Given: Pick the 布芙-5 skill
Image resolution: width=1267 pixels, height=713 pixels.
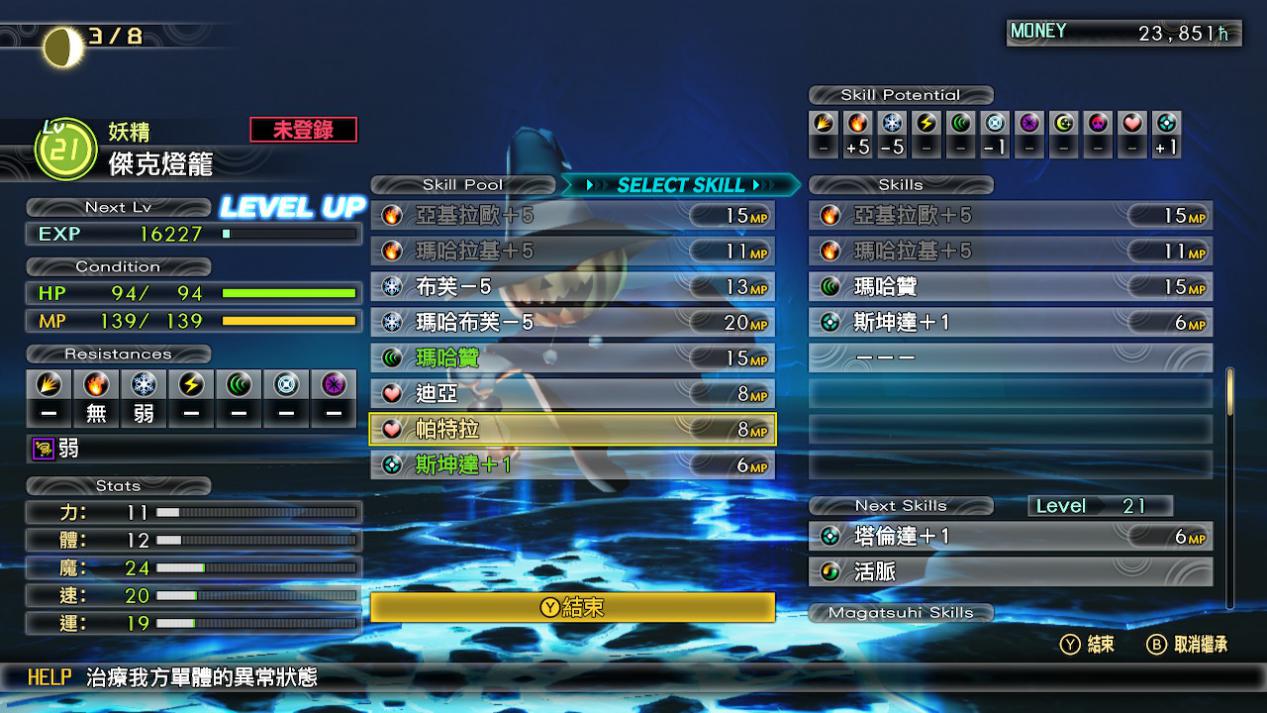Looking at the screenshot, I should click(x=572, y=287).
